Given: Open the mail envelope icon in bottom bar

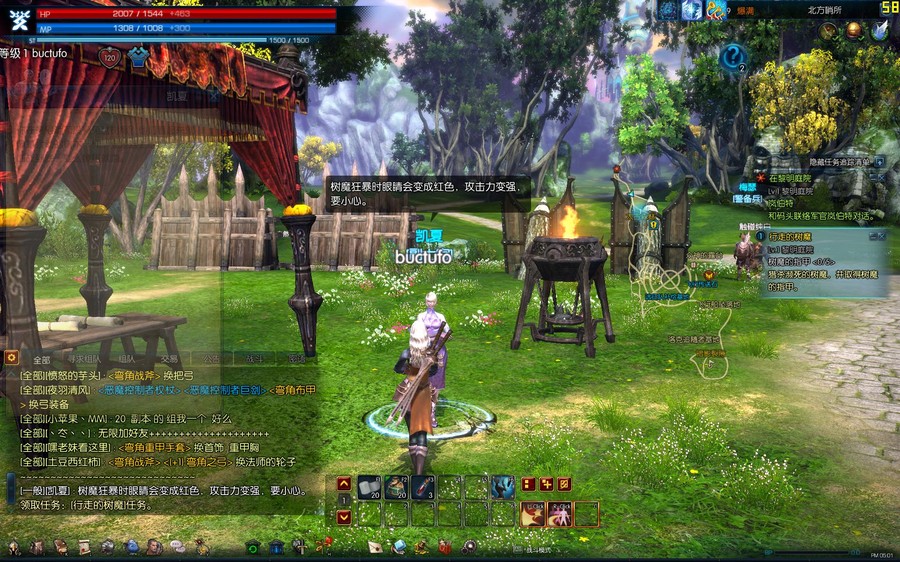Looking at the screenshot, I should click(x=375, y=547).
